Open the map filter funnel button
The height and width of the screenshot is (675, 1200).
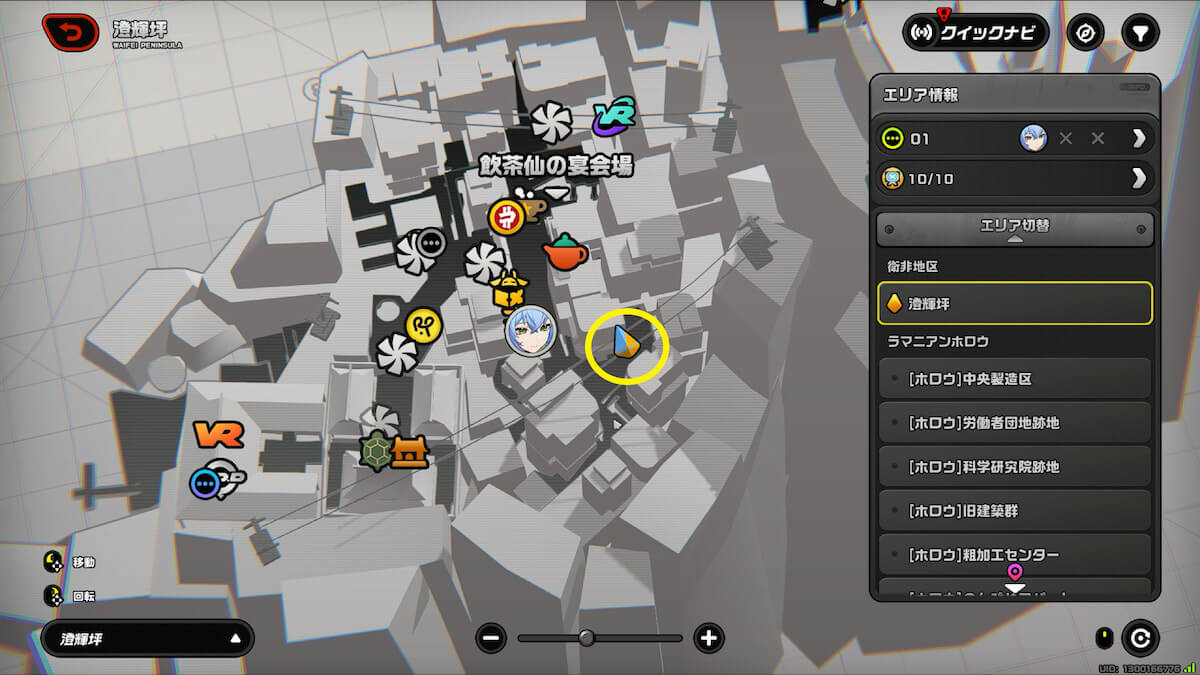click(1139, 33)
